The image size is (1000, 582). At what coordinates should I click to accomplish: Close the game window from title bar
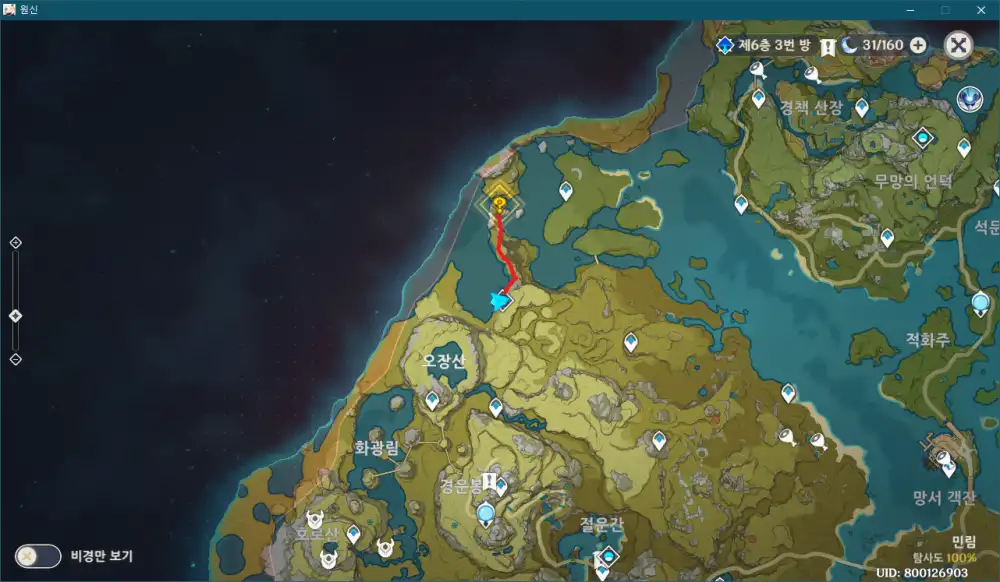[982, 9]
